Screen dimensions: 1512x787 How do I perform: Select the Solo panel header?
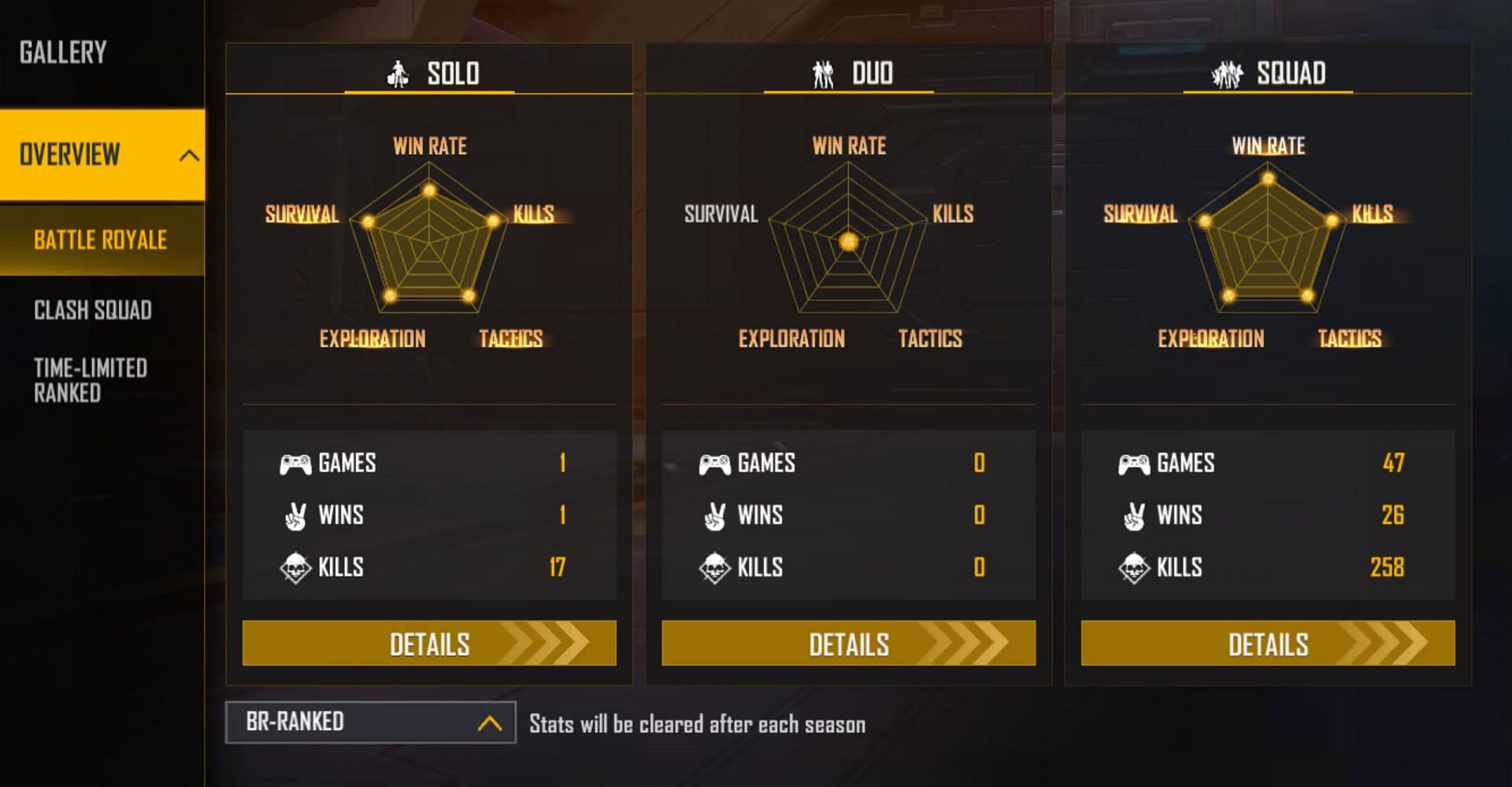[x=430, y=72]
